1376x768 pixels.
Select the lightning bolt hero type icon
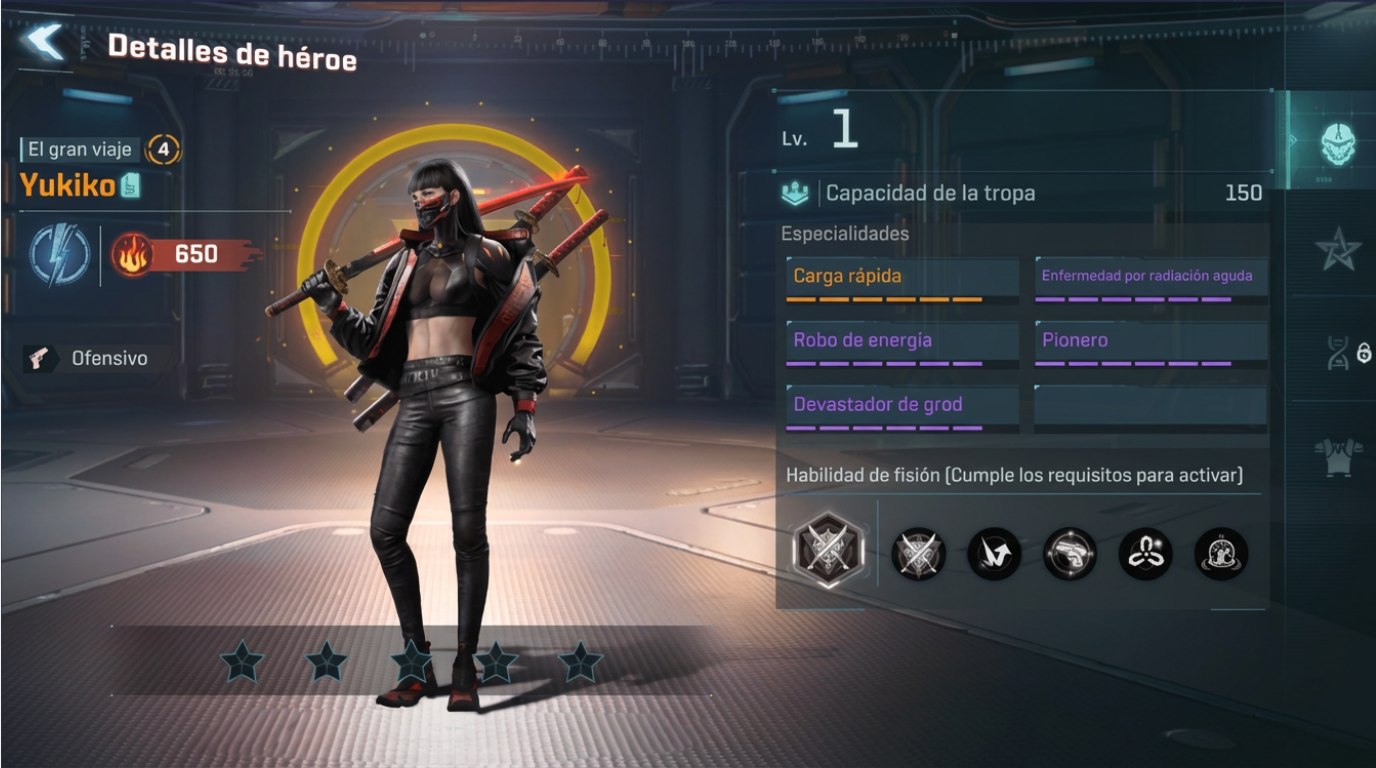(x=59, y=254)
